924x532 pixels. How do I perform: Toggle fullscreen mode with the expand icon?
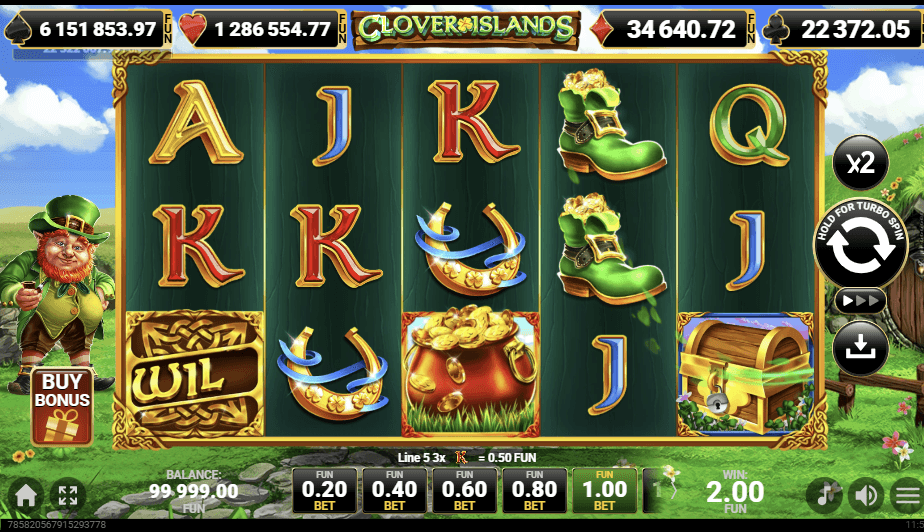coord(68,494)
